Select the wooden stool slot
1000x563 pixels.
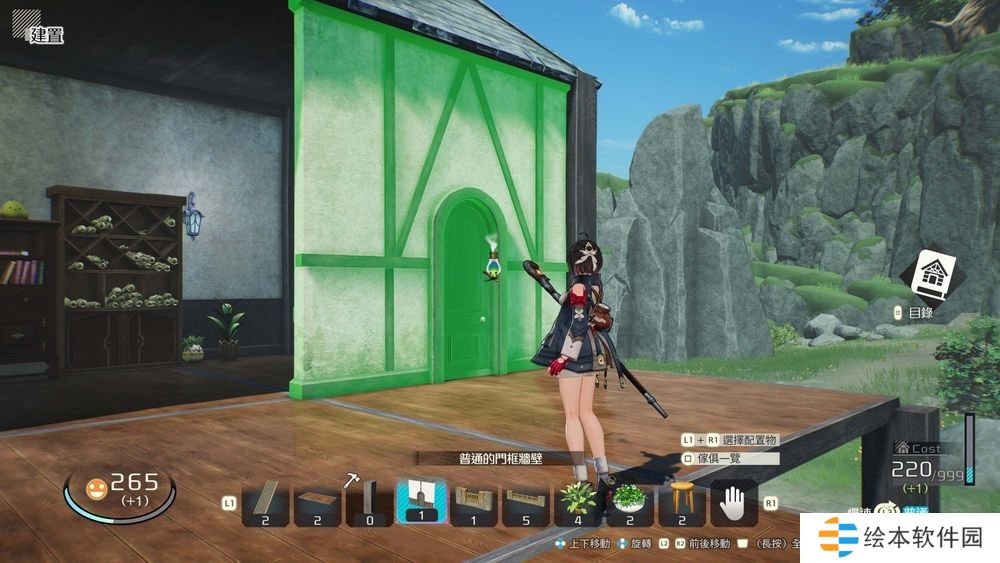click(x=682, y=502)
